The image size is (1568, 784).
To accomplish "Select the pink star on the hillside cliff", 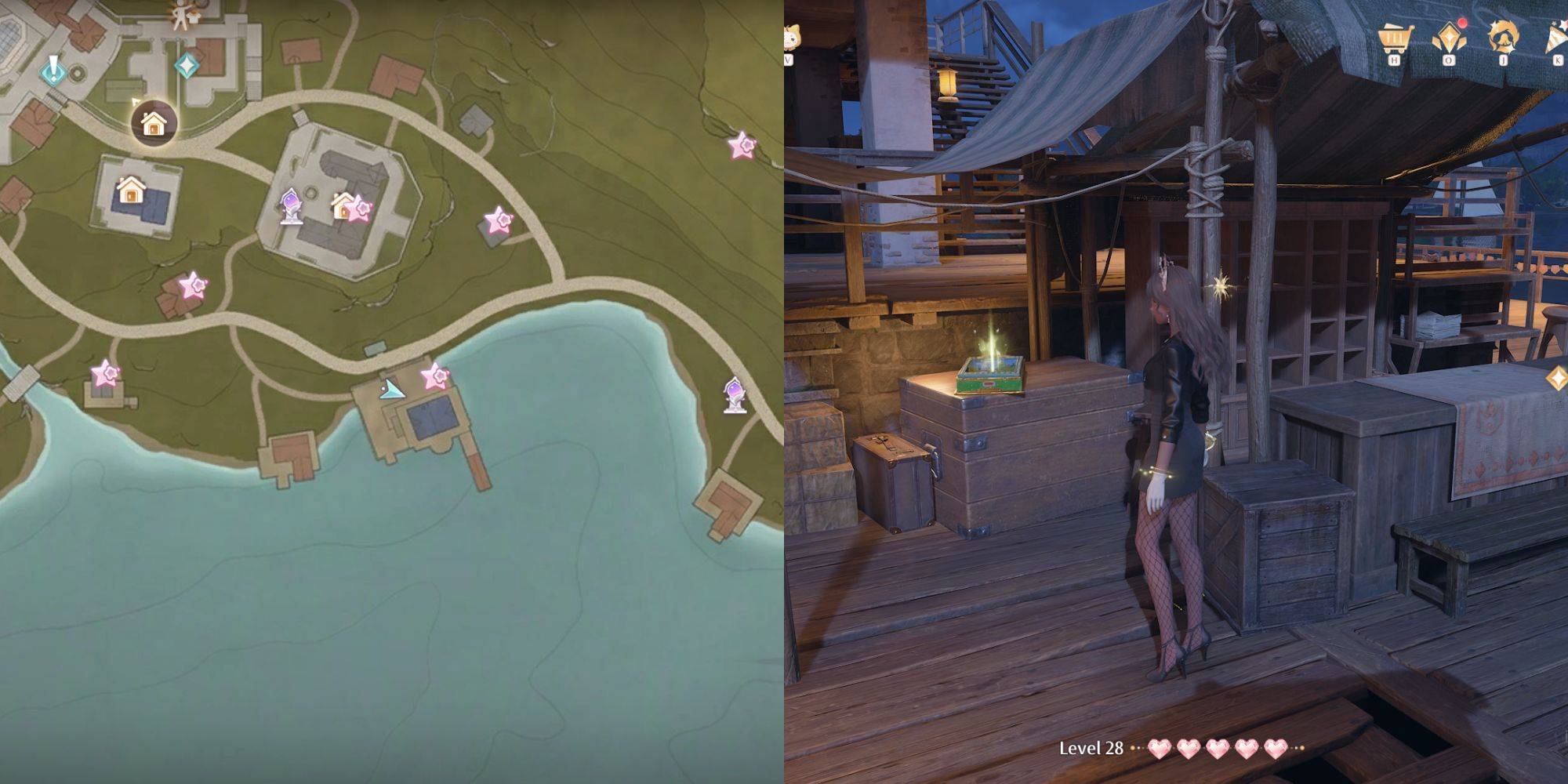I will coord(741,145).
